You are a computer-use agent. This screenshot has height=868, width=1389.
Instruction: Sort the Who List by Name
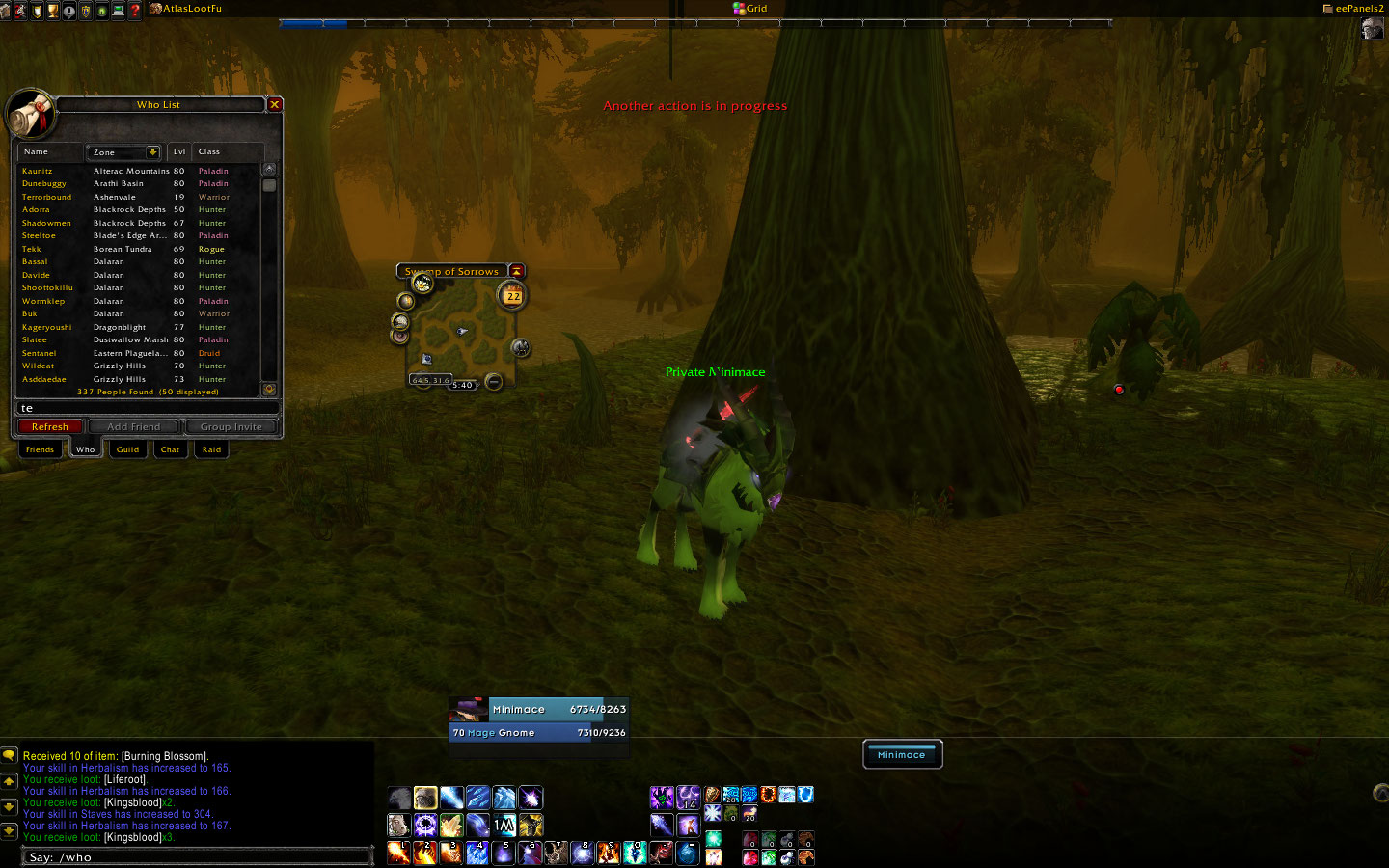click(x=36, y=151)
